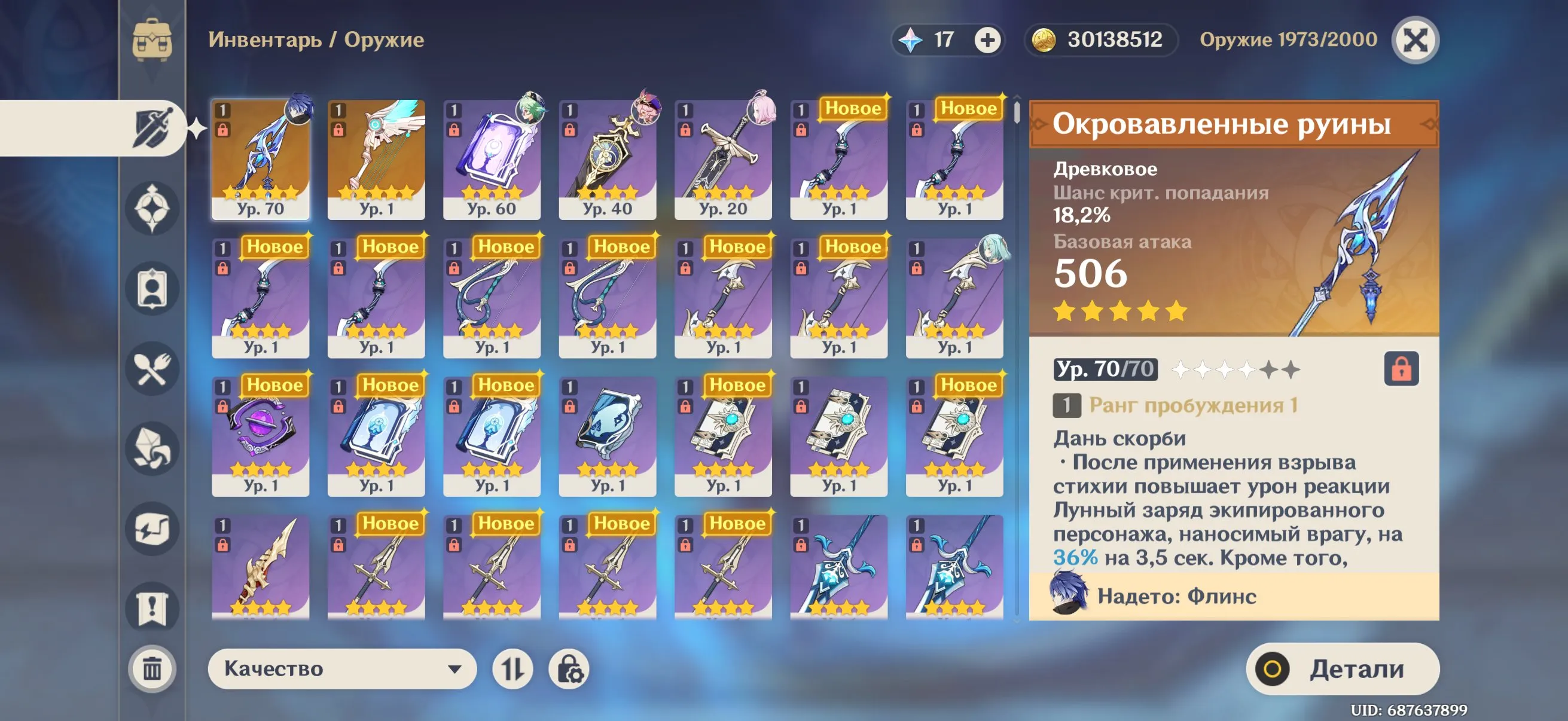Open the Gadgets inventory tab
Screen dimensions: 1568x721
(x=152, y=530)
